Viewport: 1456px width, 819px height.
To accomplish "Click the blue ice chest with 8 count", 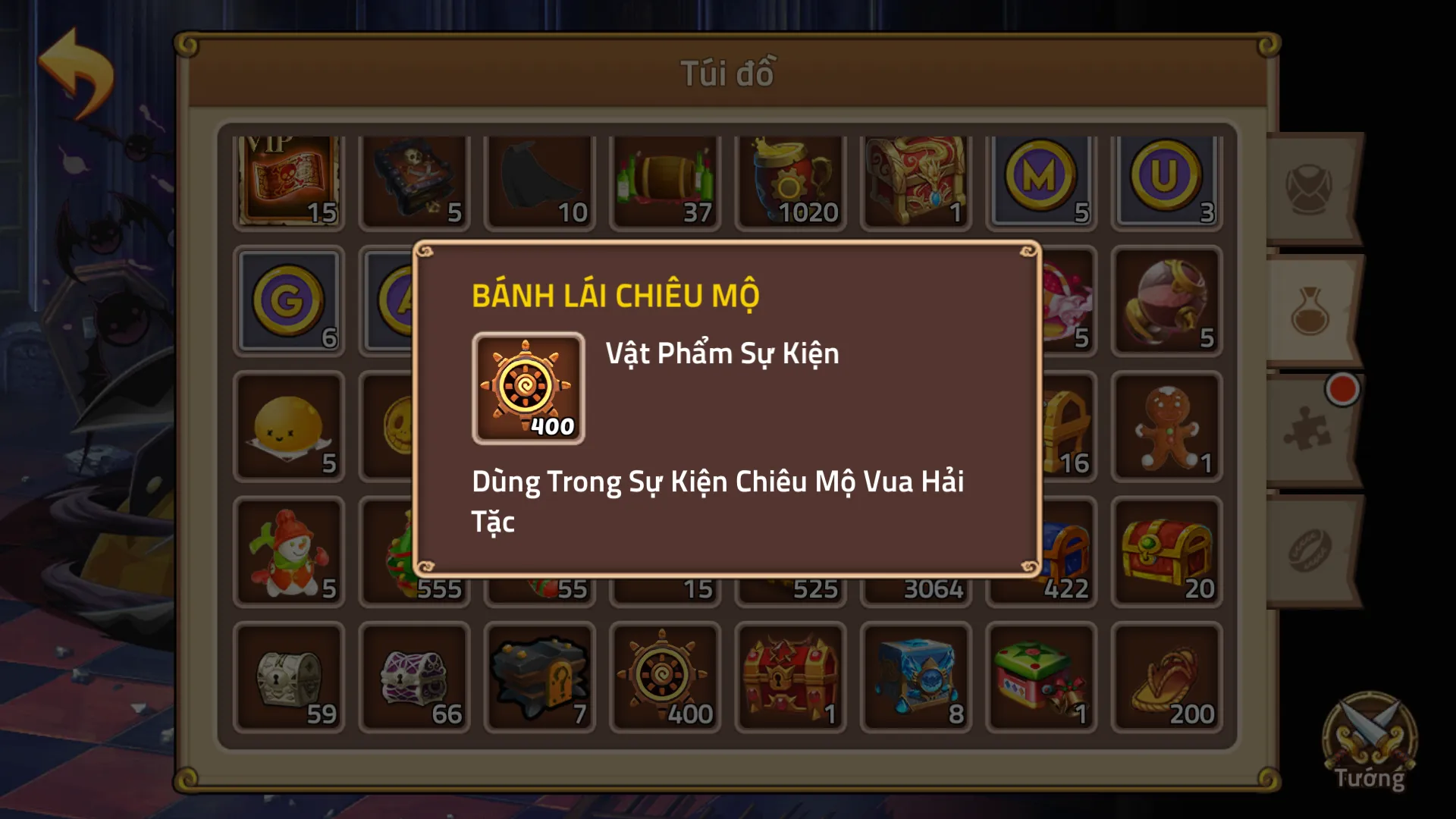I will [x=915, y=677].
